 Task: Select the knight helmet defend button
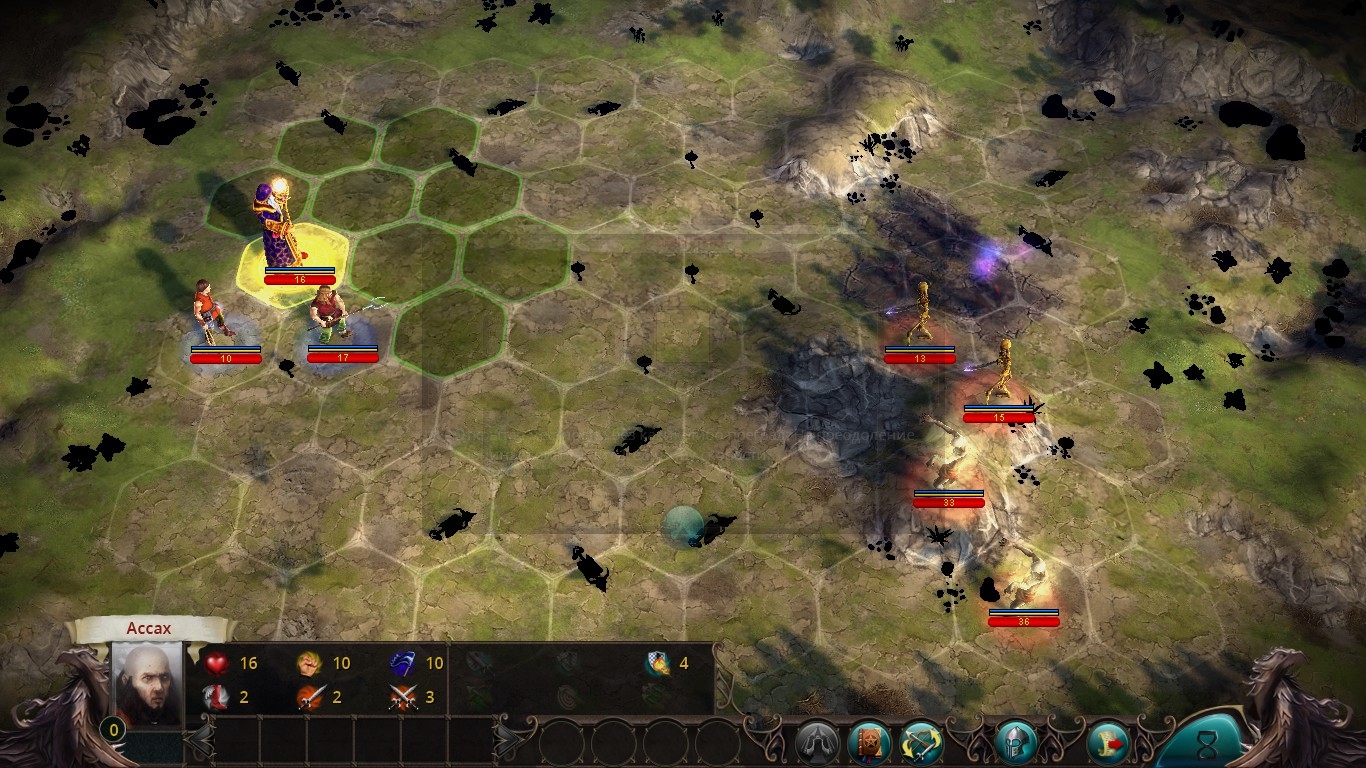[1016, 743]
